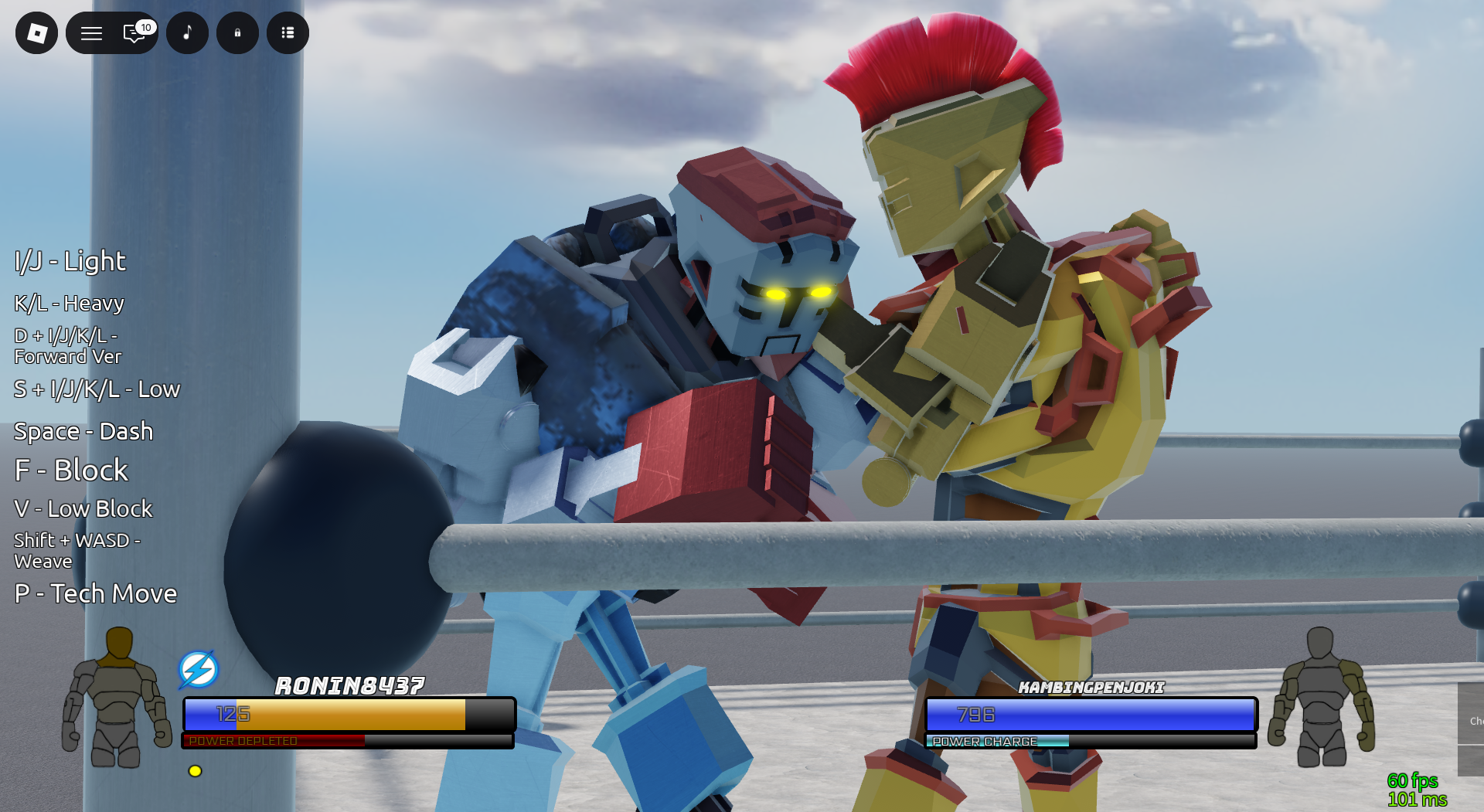Screen dimensions: 1484x812
Task: Click the blue lightning power badge
Action: 198,669
